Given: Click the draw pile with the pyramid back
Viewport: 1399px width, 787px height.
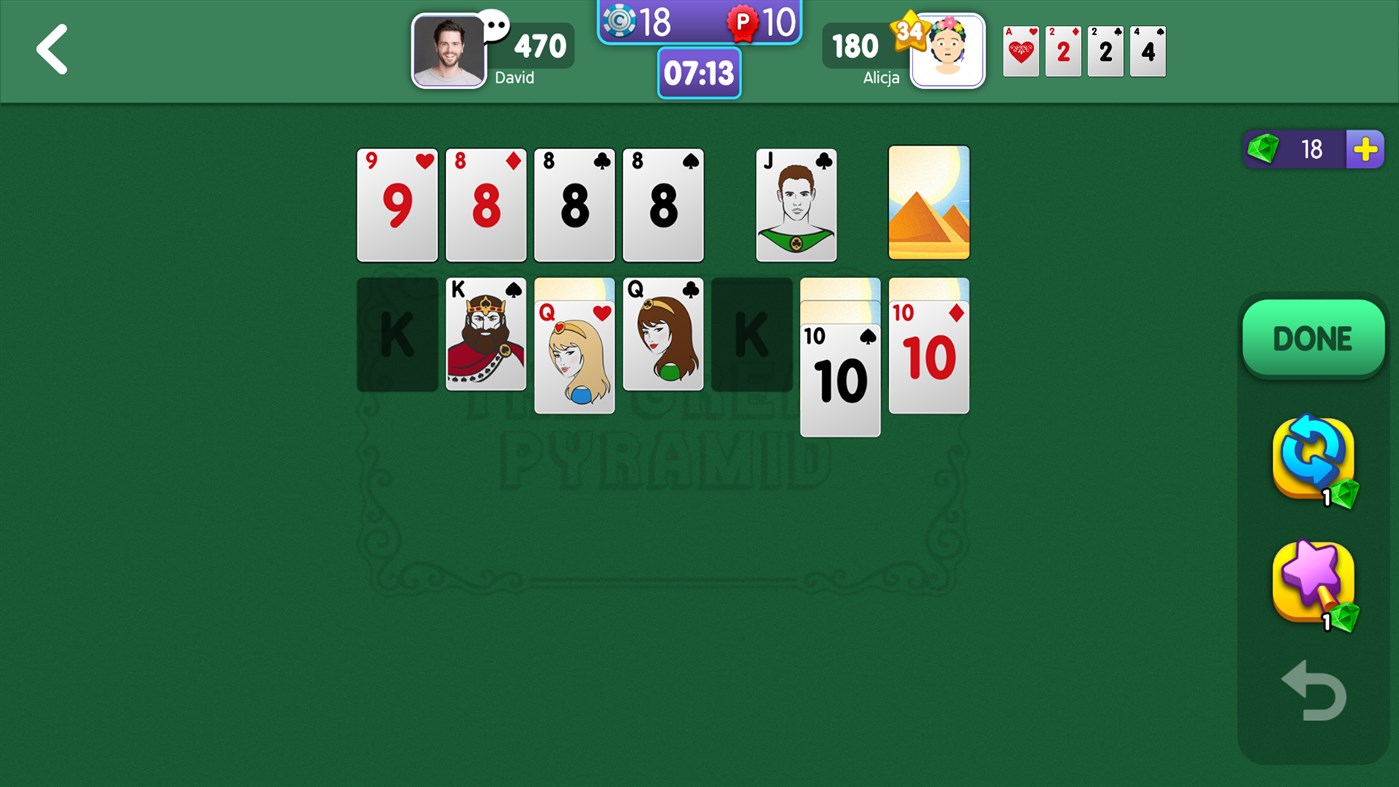Looking at the screenshot, I should click(928, 202).
